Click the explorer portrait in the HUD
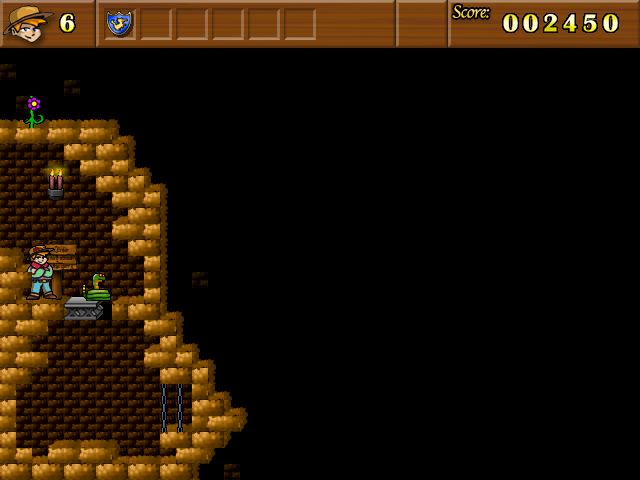Image resolution: width=640 pixels, height=480 pixels. [28, 22]
